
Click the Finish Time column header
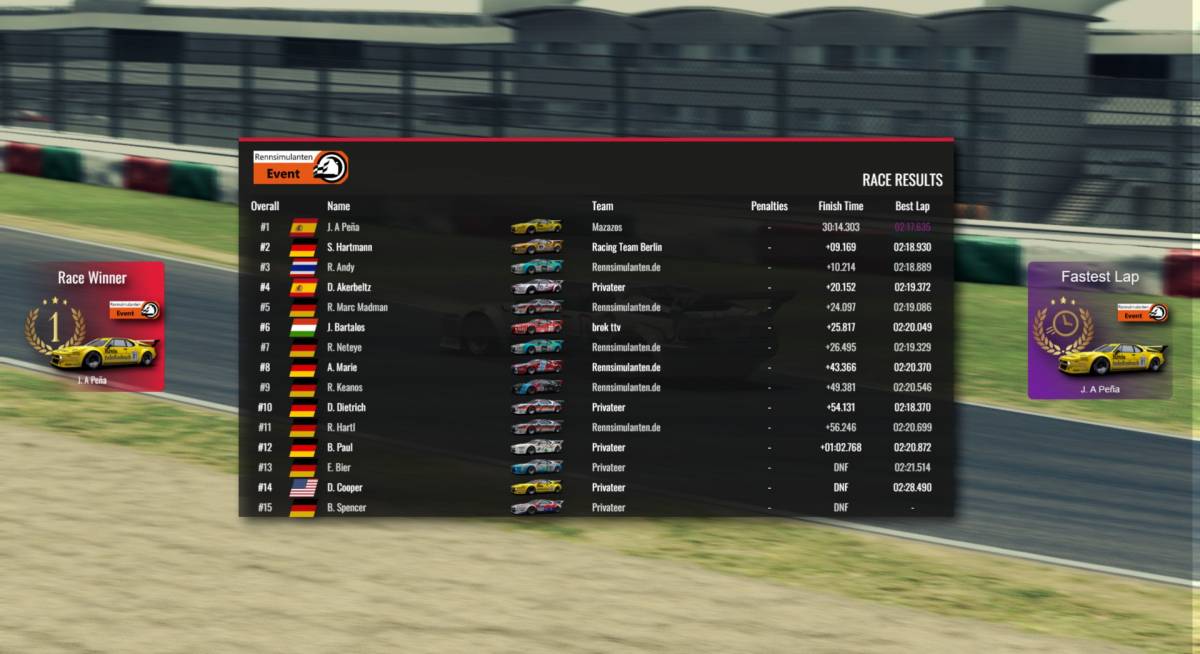coord(840,206)
